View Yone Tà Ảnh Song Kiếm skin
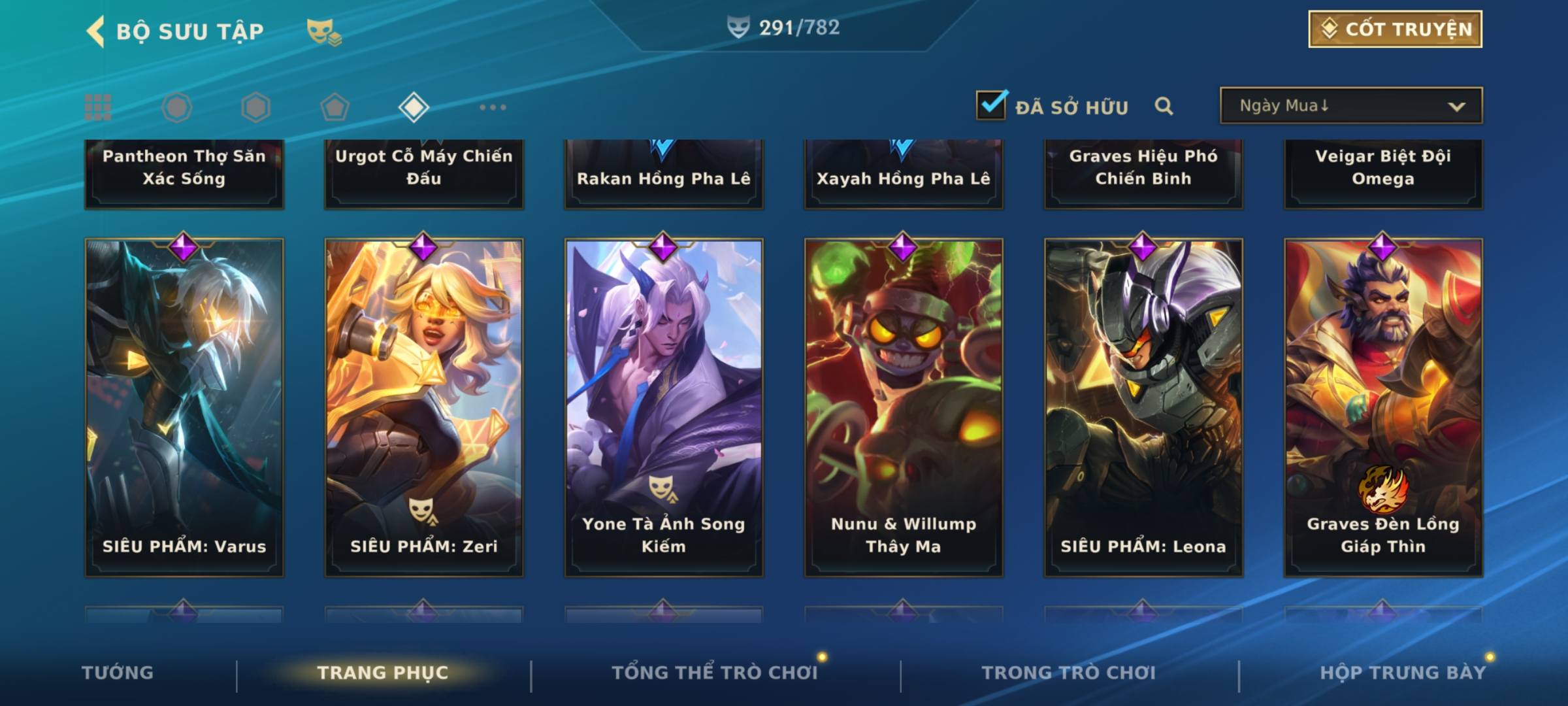 click(x=664, y=407)
